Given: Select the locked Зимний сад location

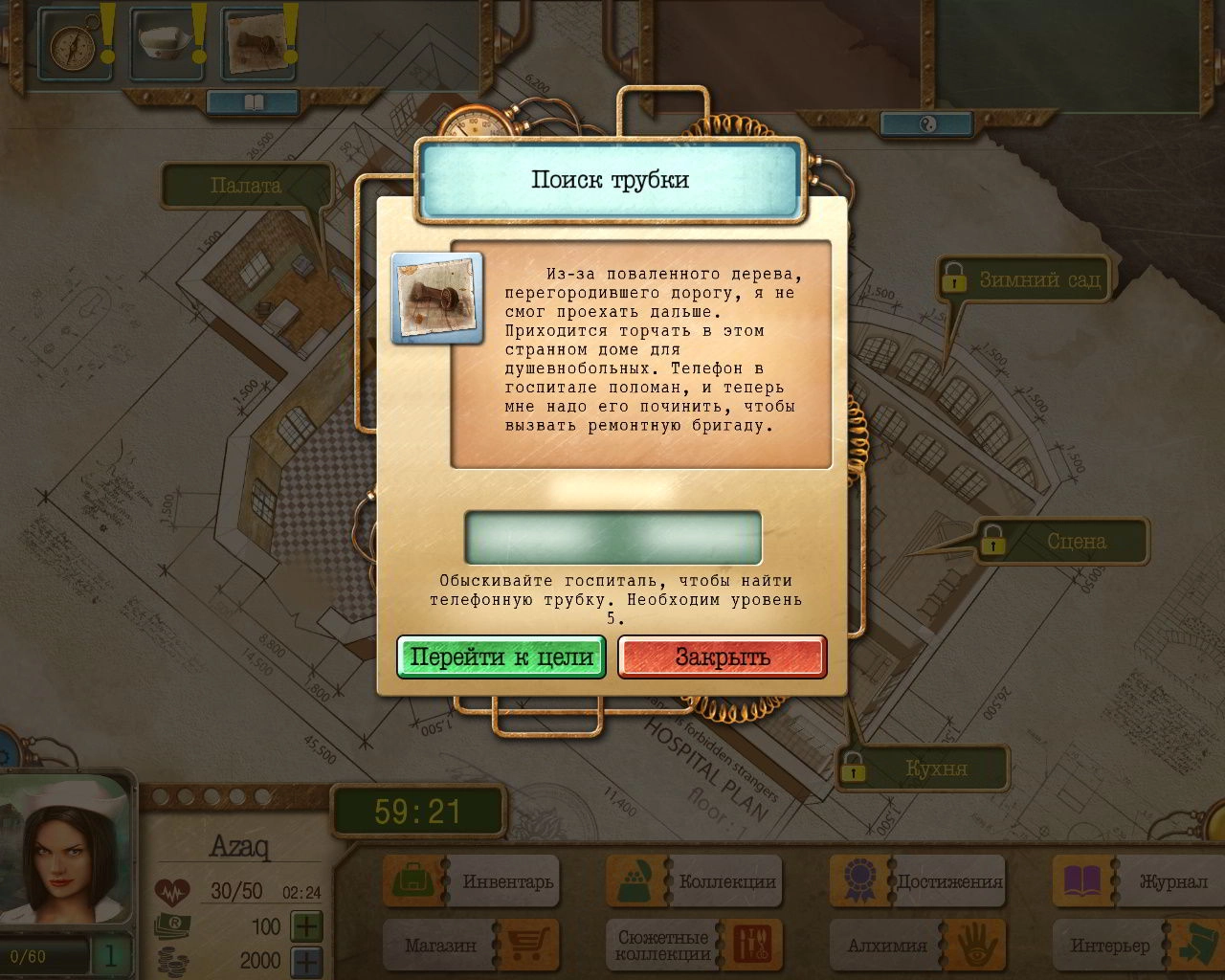Looking at the screenshot, I should pos(1024,280).
